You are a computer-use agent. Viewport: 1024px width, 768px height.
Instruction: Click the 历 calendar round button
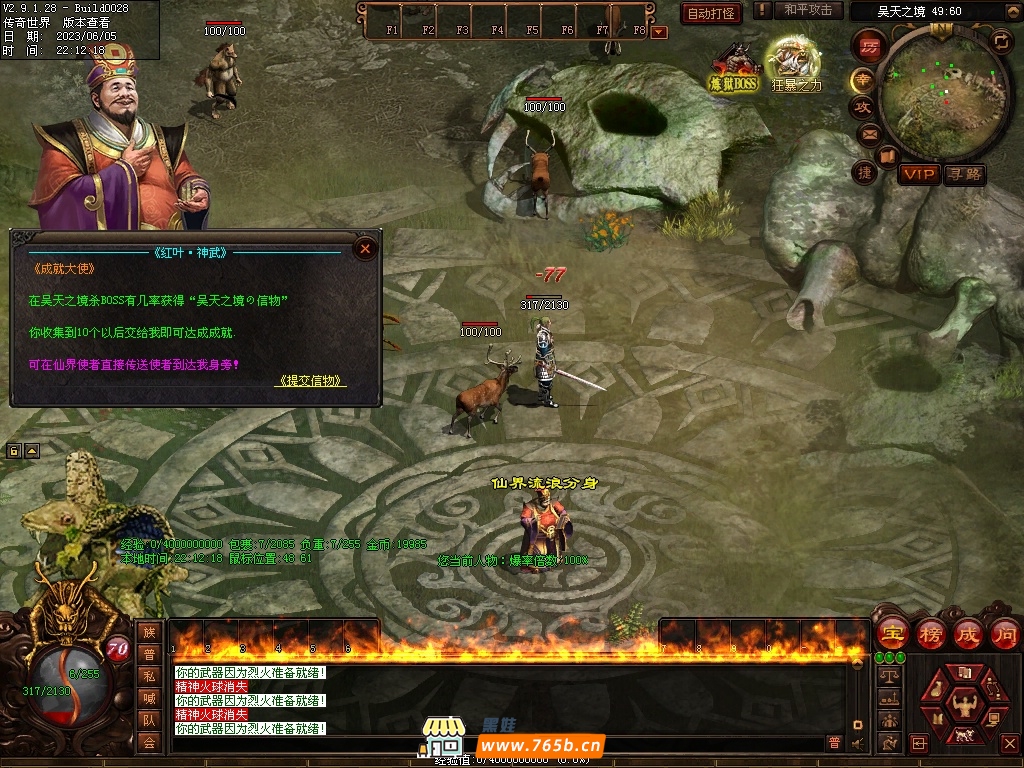click(869, 46)
